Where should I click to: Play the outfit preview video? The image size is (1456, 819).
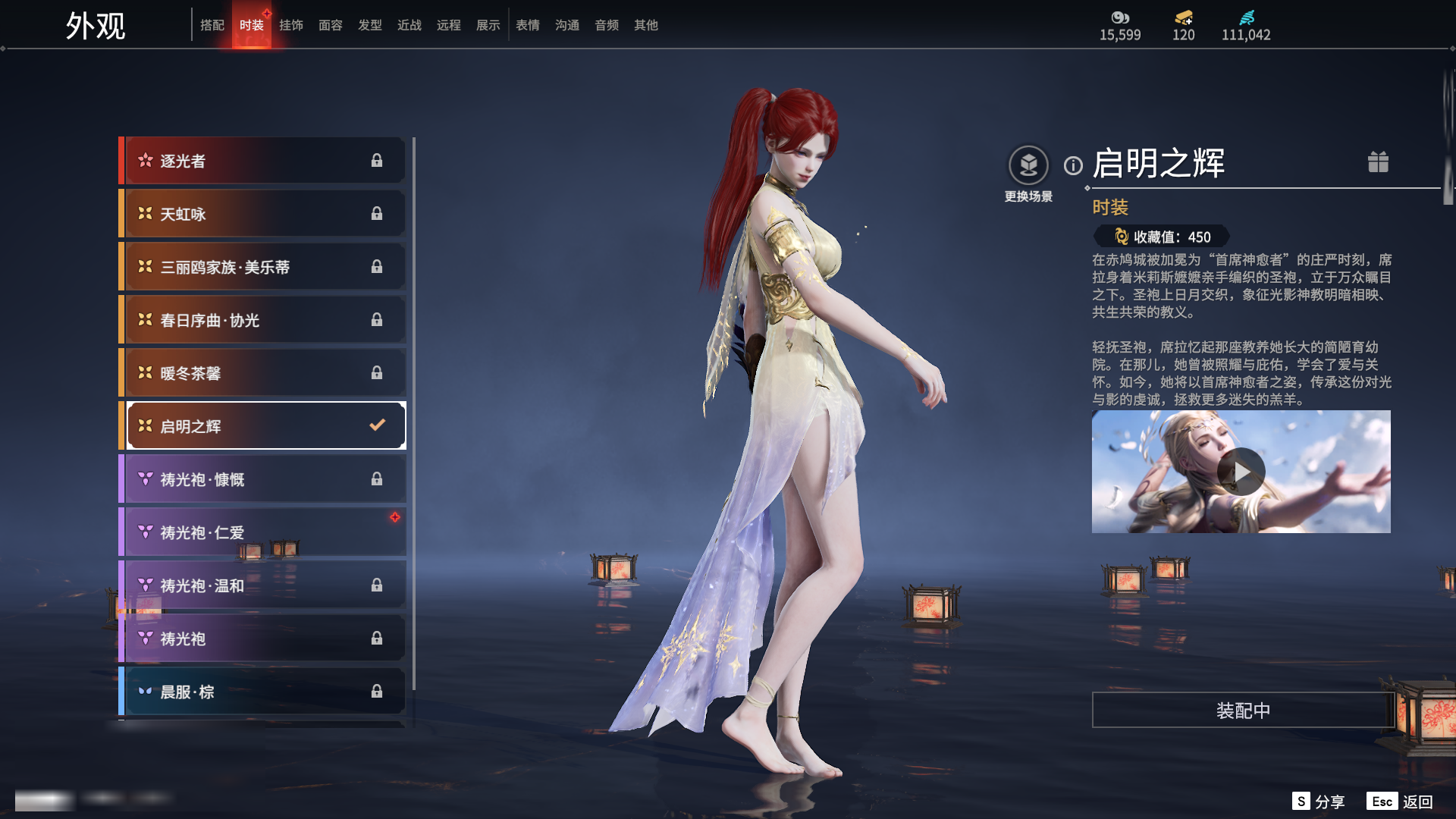point(1241,472)
